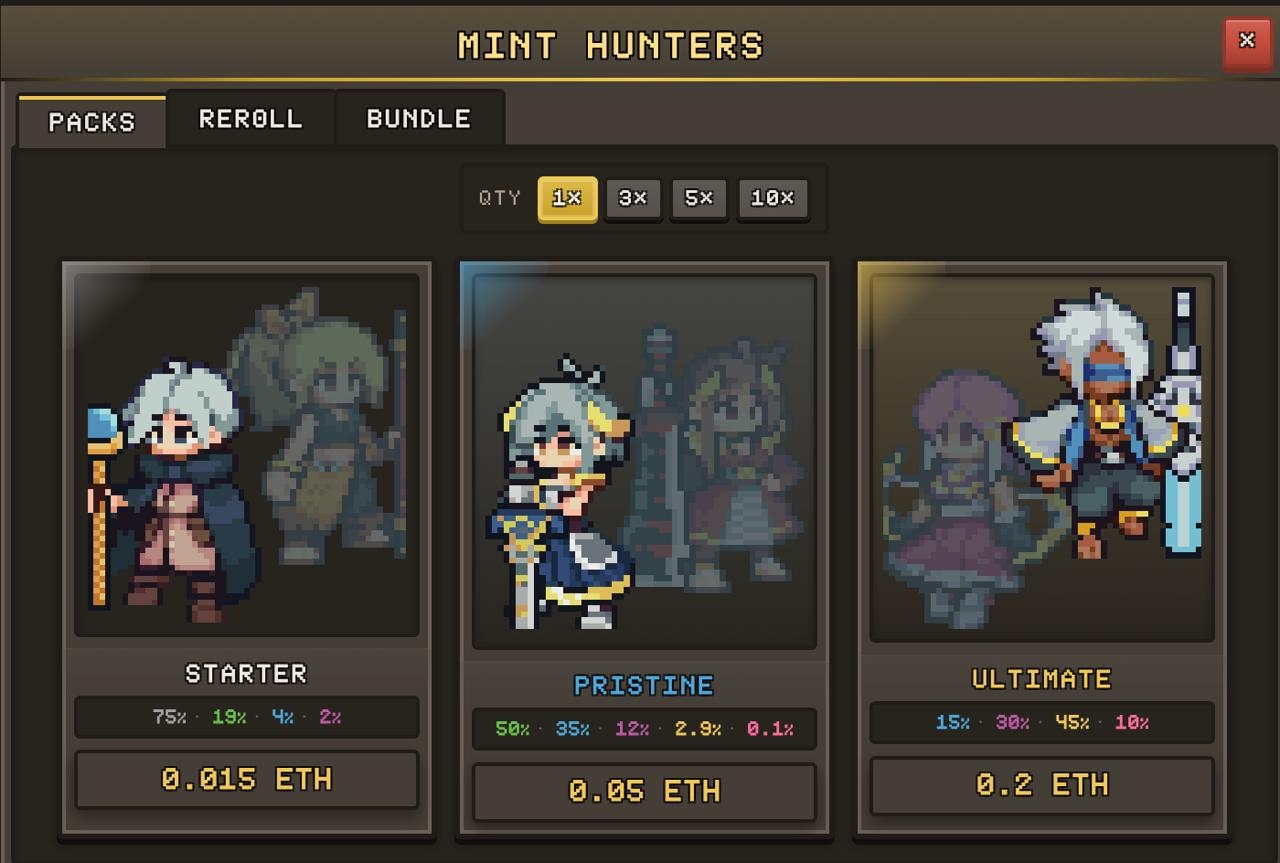Select the Starter pack artwork
This screenshot has width=1280, height=863.
point(246,455)
